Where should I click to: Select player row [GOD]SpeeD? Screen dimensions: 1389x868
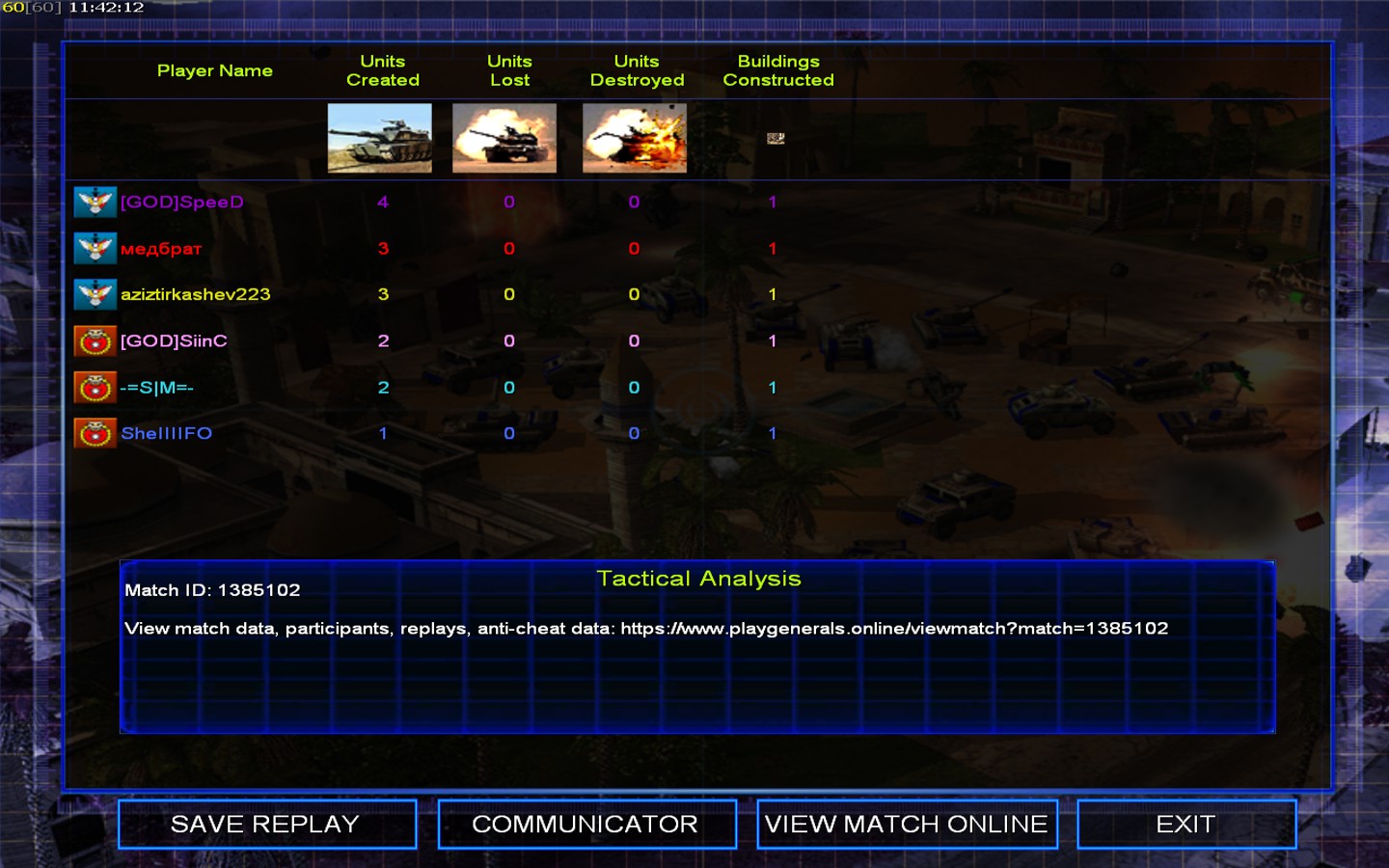click(x=181, y=203)
